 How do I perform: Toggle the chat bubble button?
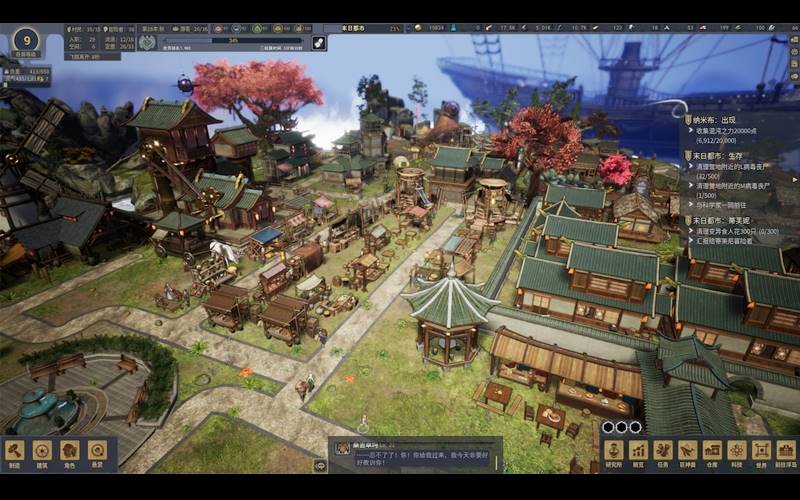tap(320, 465)
